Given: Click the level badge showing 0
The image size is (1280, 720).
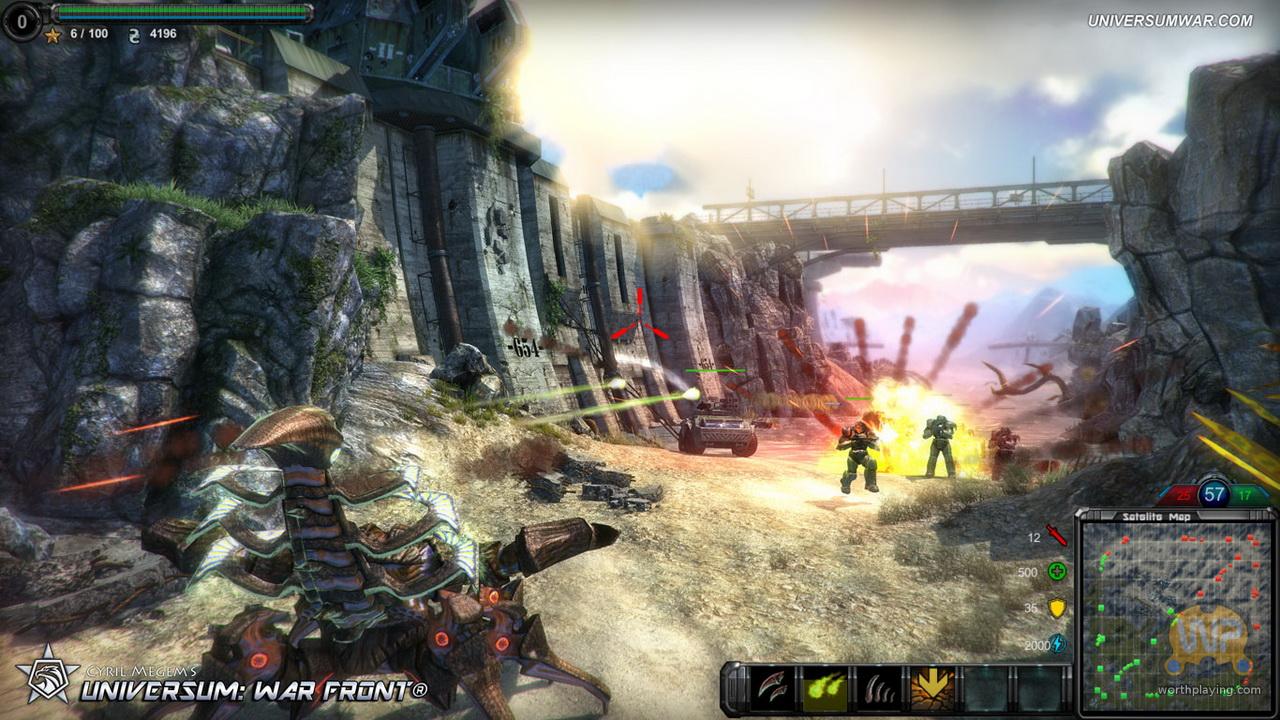Looking at the screenshot, I should pyautogui.click(x=21, y=19).
